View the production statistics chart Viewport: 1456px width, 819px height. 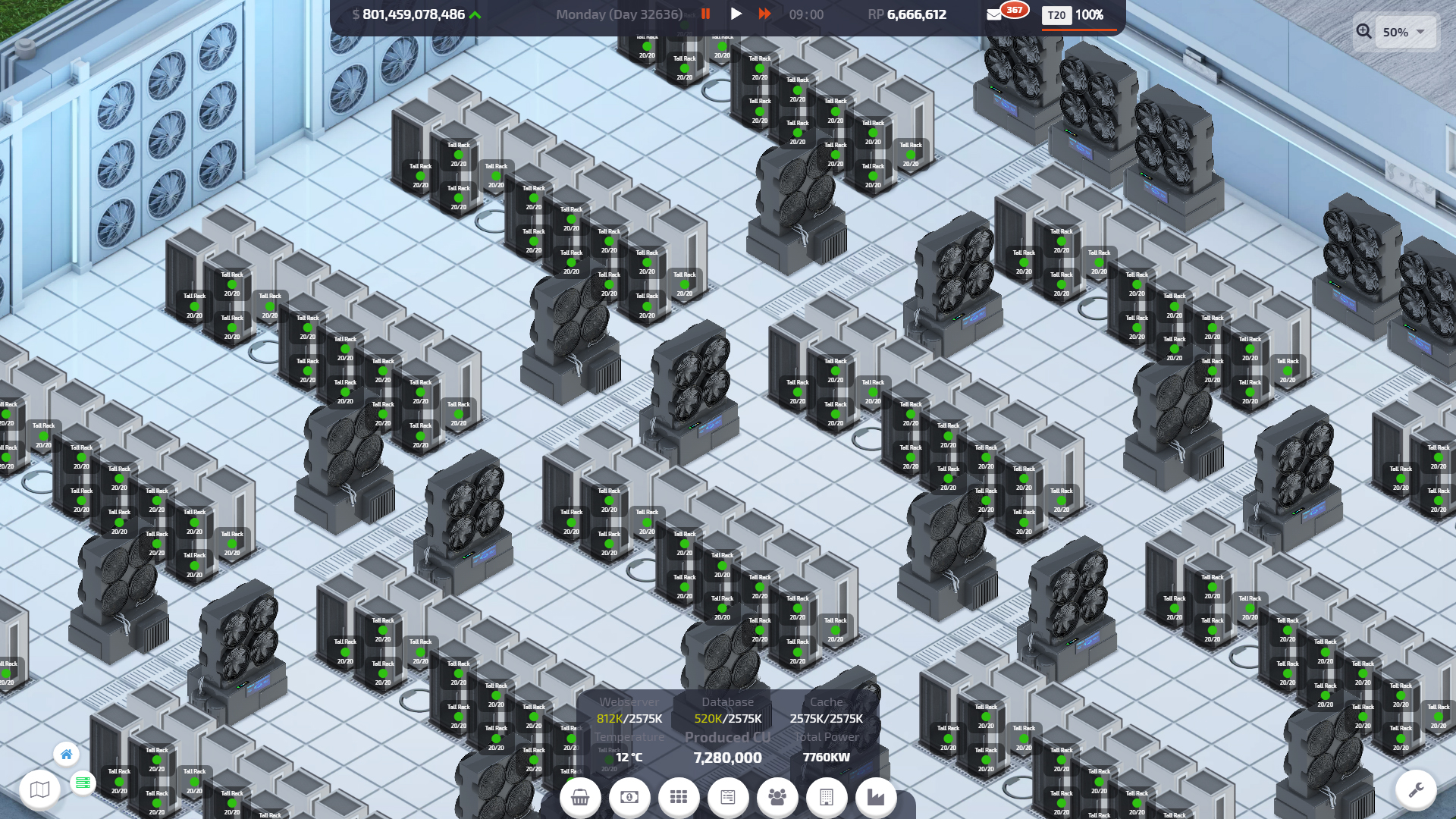tap(875, 797)
